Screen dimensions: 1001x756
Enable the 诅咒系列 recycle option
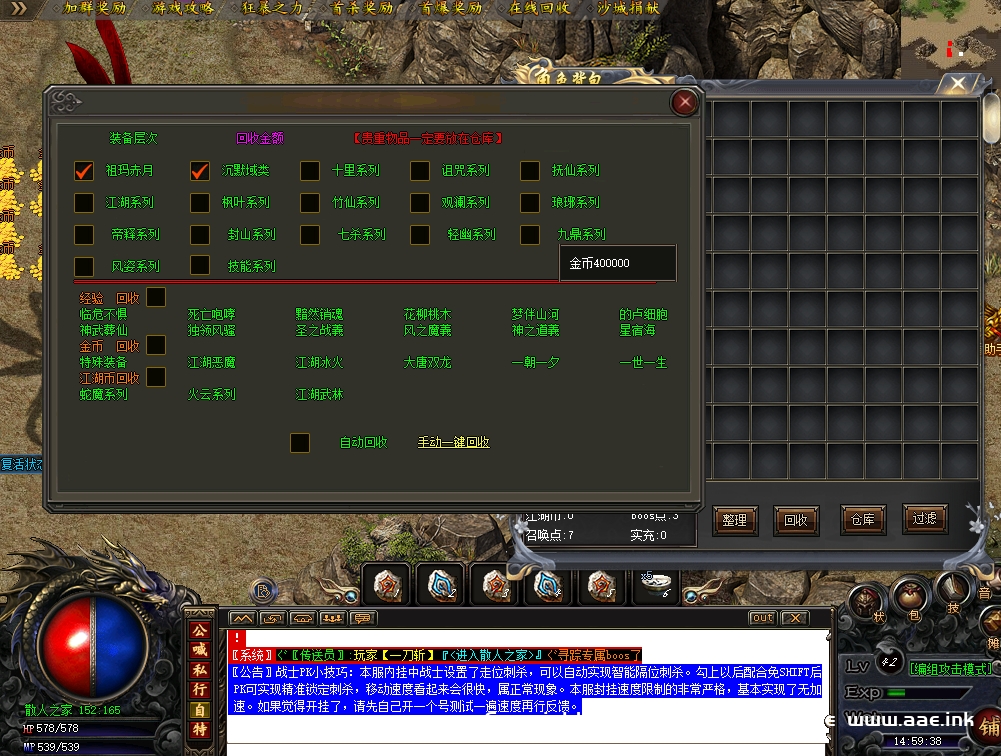pyautogui.click(x=420, y=171)
